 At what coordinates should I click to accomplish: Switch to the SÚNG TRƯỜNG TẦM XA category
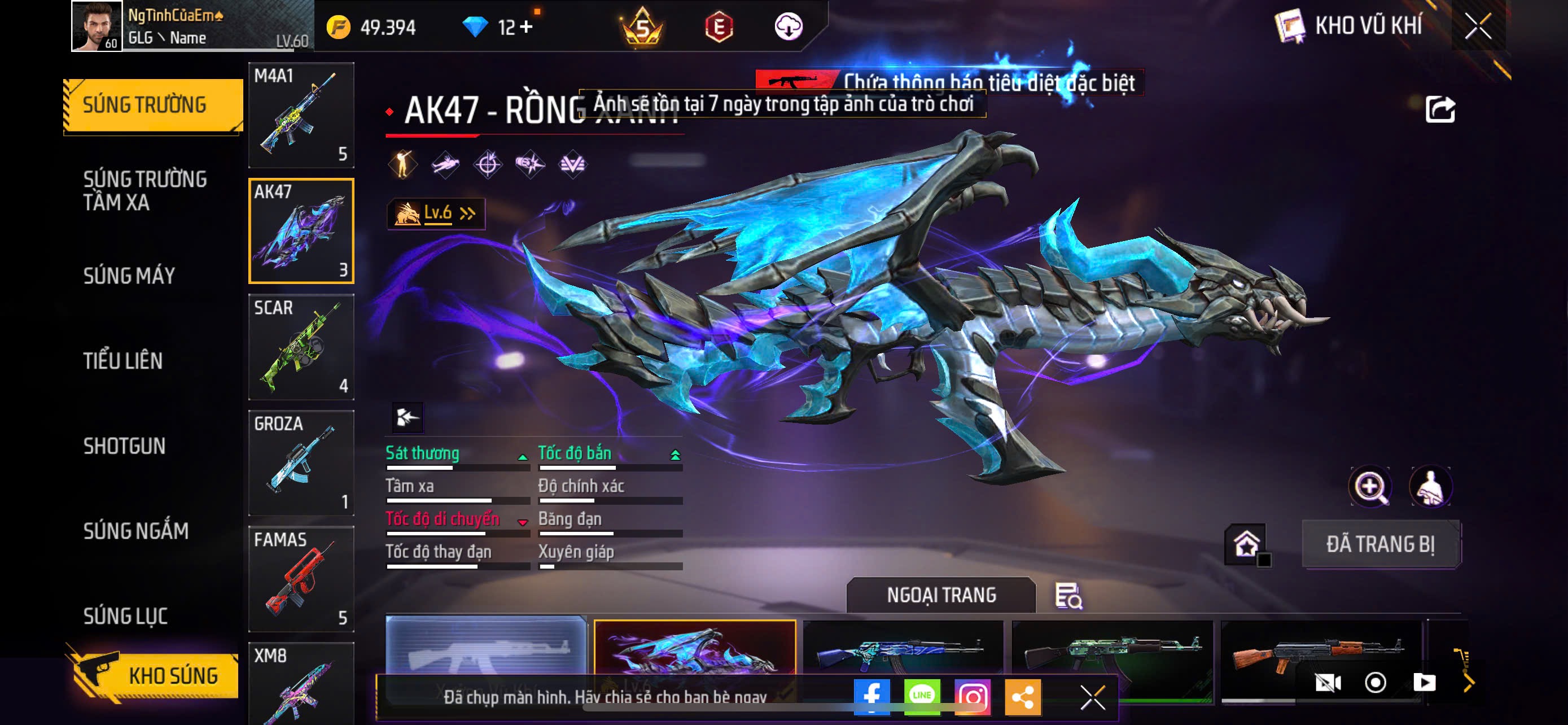[x=145, y=190]
